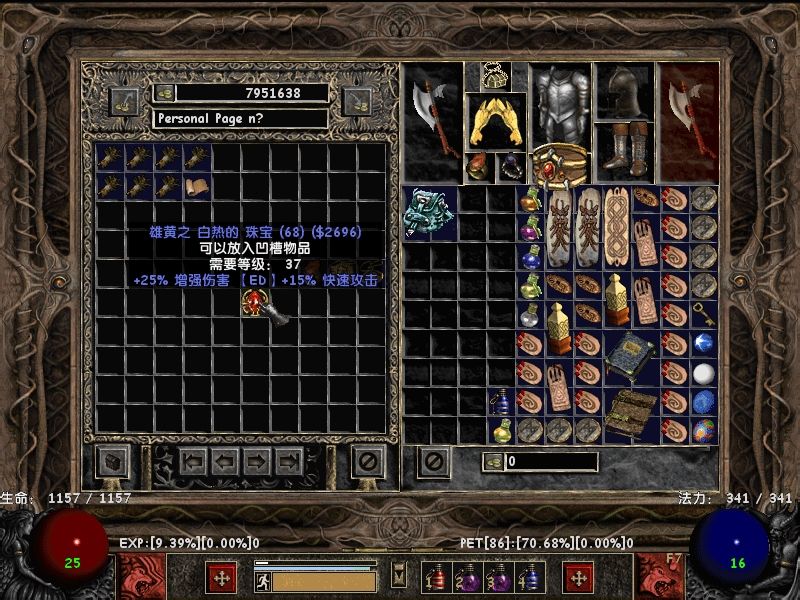The height and width of the screenshot is (600, 800).
Task: Select the equipped belt
Action: click(x=560, y=165)
